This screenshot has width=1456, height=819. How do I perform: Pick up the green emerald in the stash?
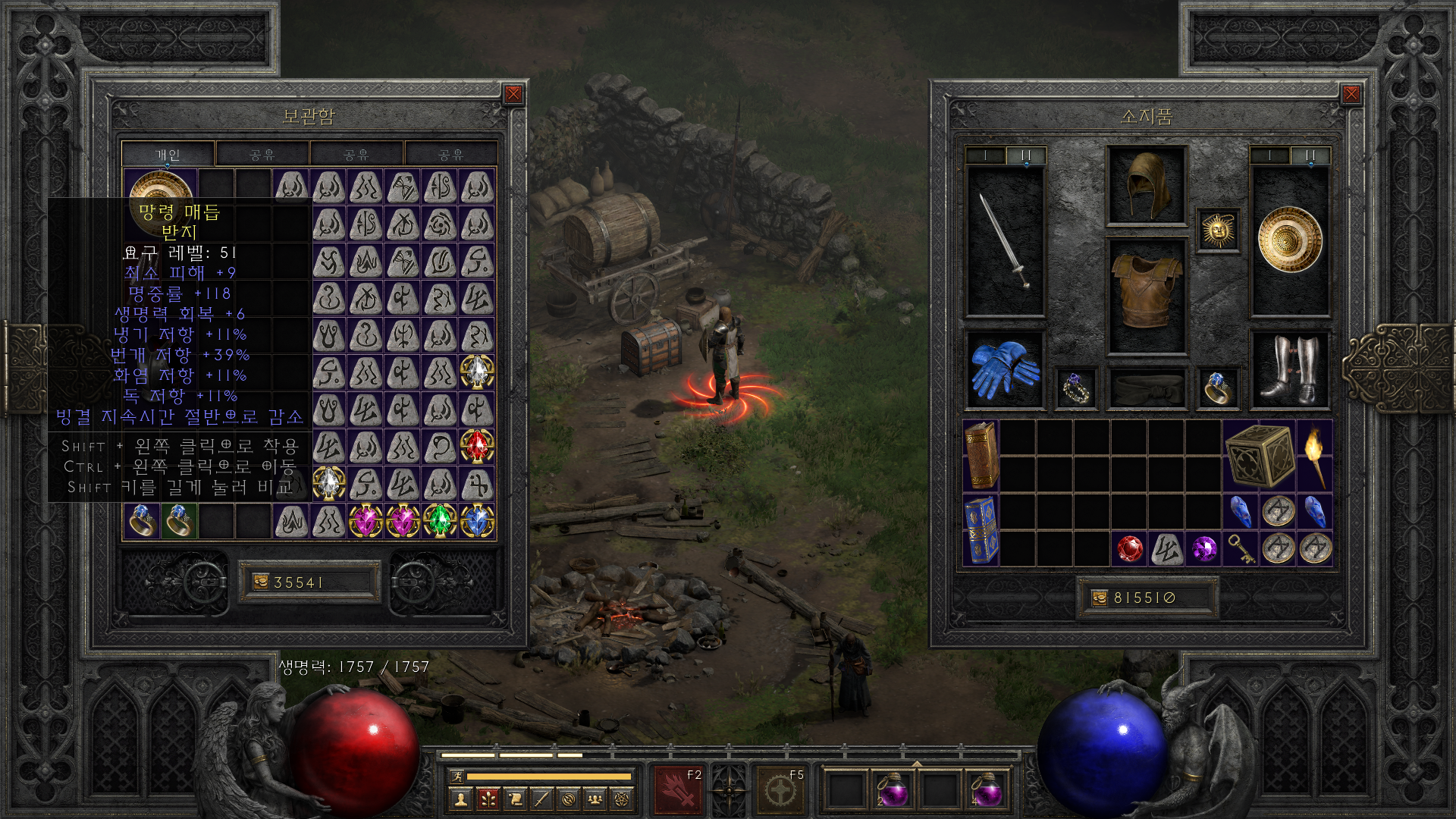tap(440, 521)
